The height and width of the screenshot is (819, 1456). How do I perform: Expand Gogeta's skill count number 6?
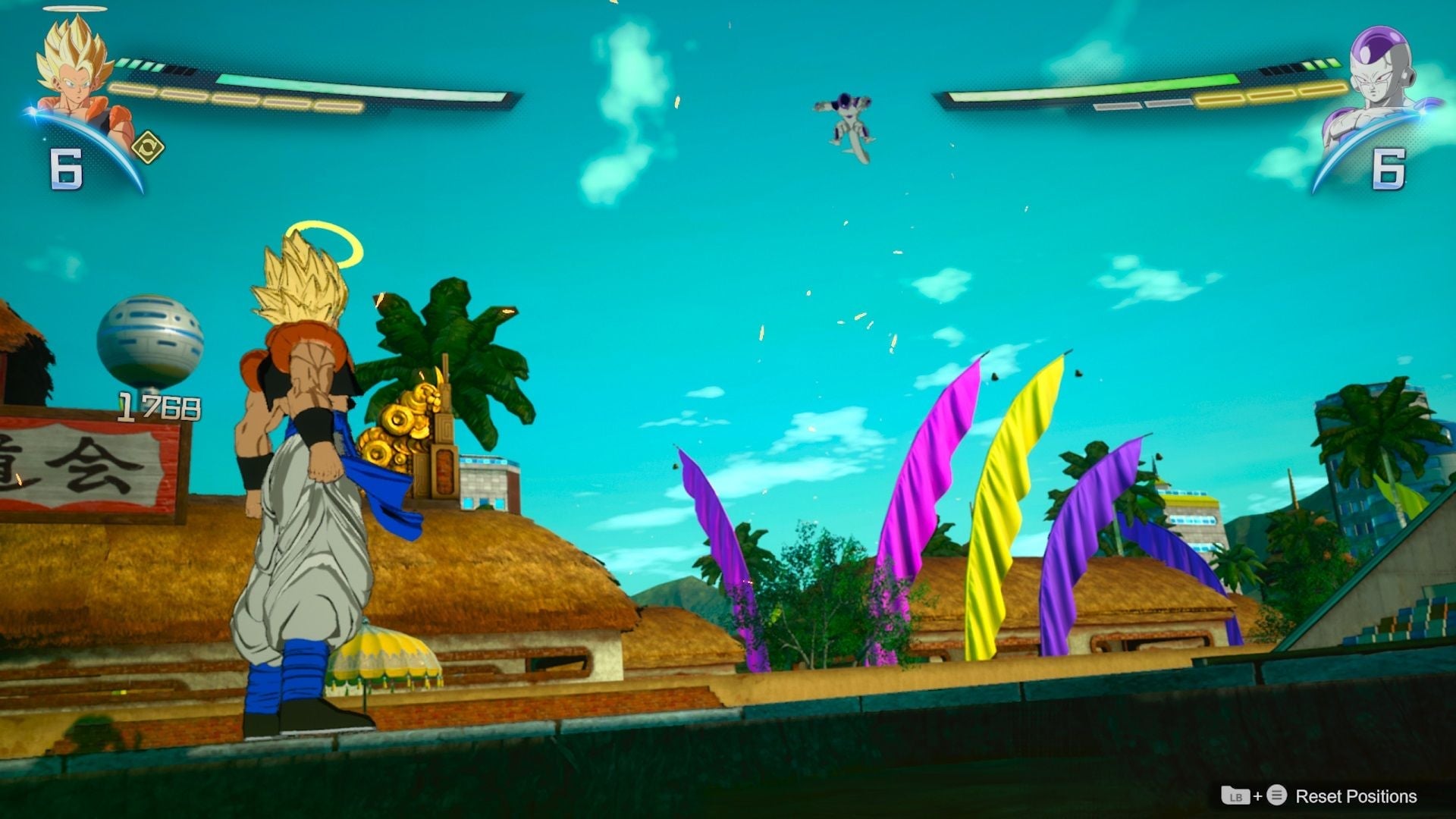point(65,167)
